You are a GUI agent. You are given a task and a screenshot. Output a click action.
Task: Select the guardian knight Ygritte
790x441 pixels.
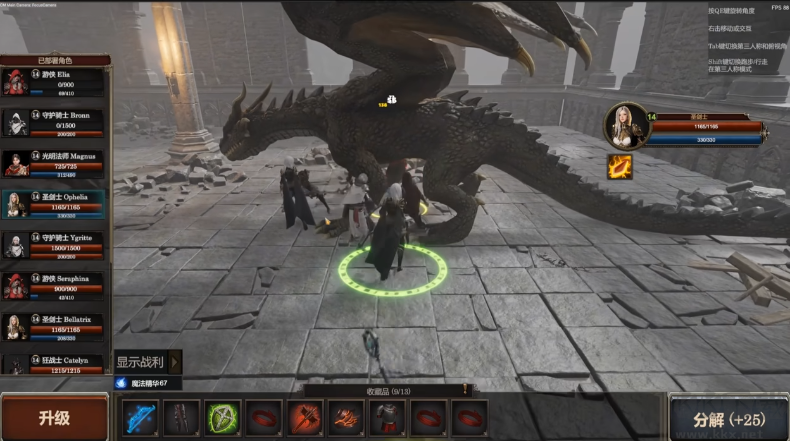[55, 245]
